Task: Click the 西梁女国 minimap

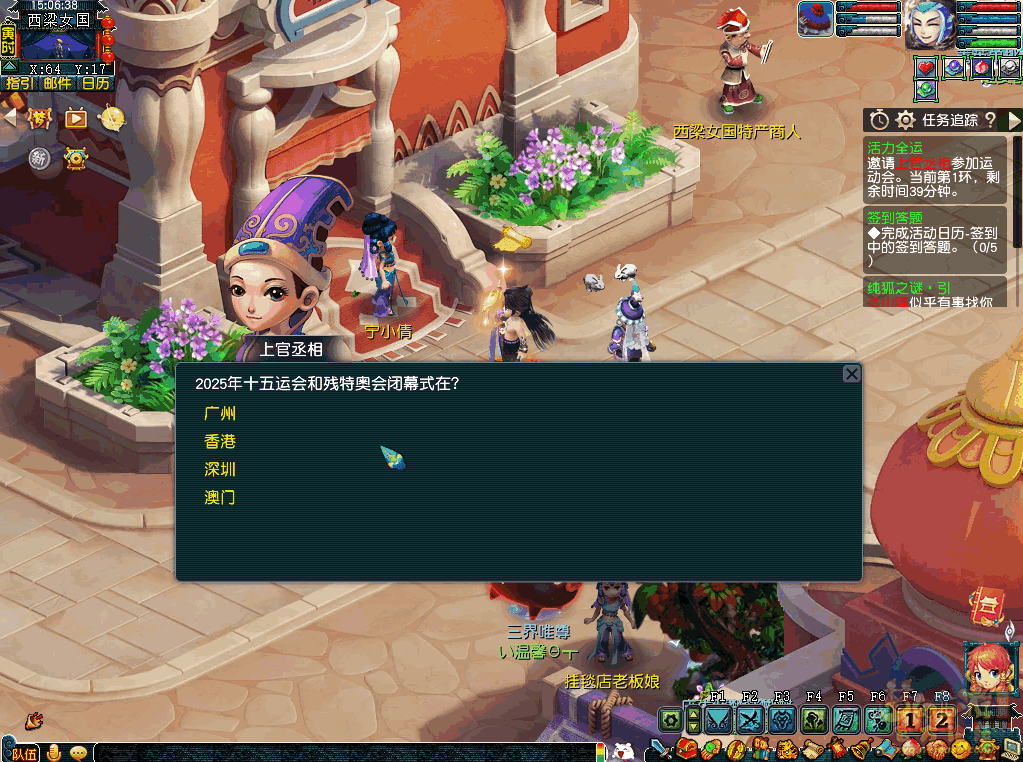Action: [58, 41]
